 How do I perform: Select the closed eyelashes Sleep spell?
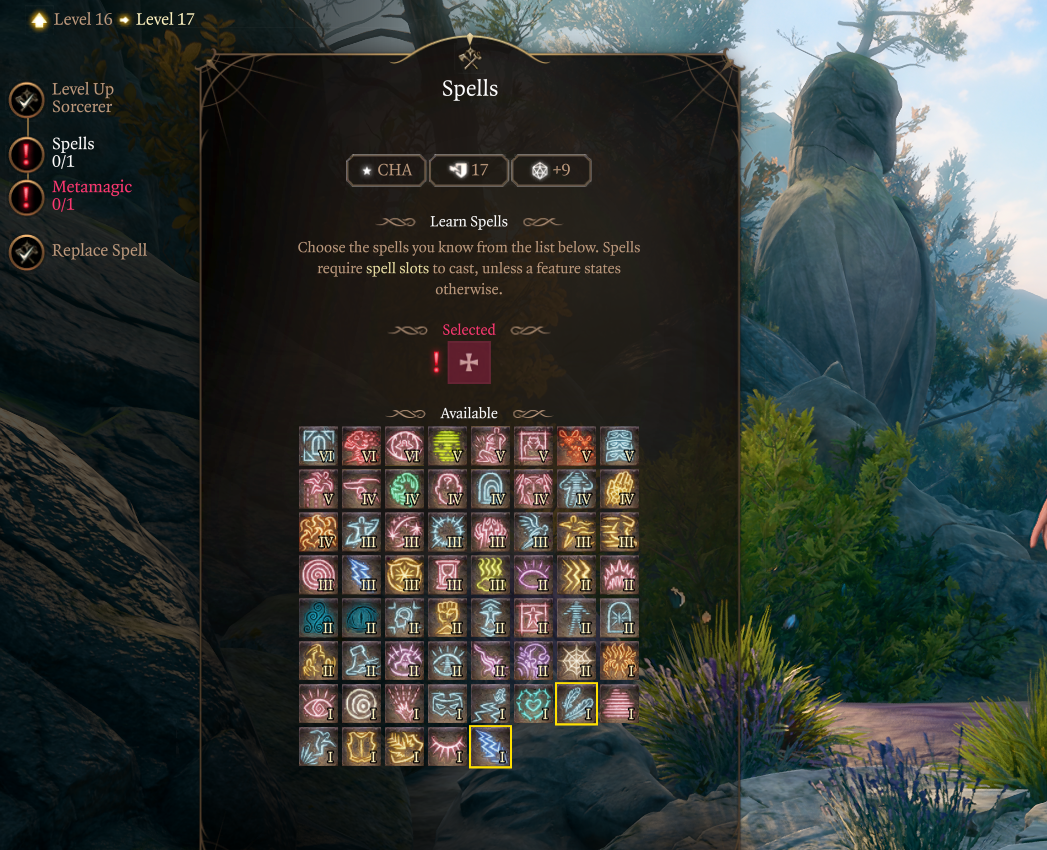(x=447, y=747)
